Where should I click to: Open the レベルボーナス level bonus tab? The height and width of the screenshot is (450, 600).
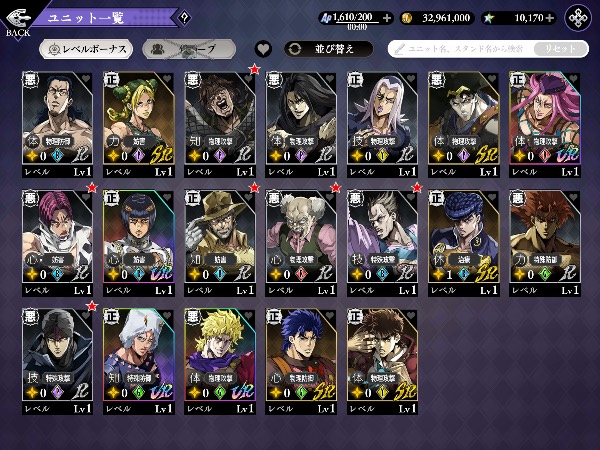tap(86, 48)
